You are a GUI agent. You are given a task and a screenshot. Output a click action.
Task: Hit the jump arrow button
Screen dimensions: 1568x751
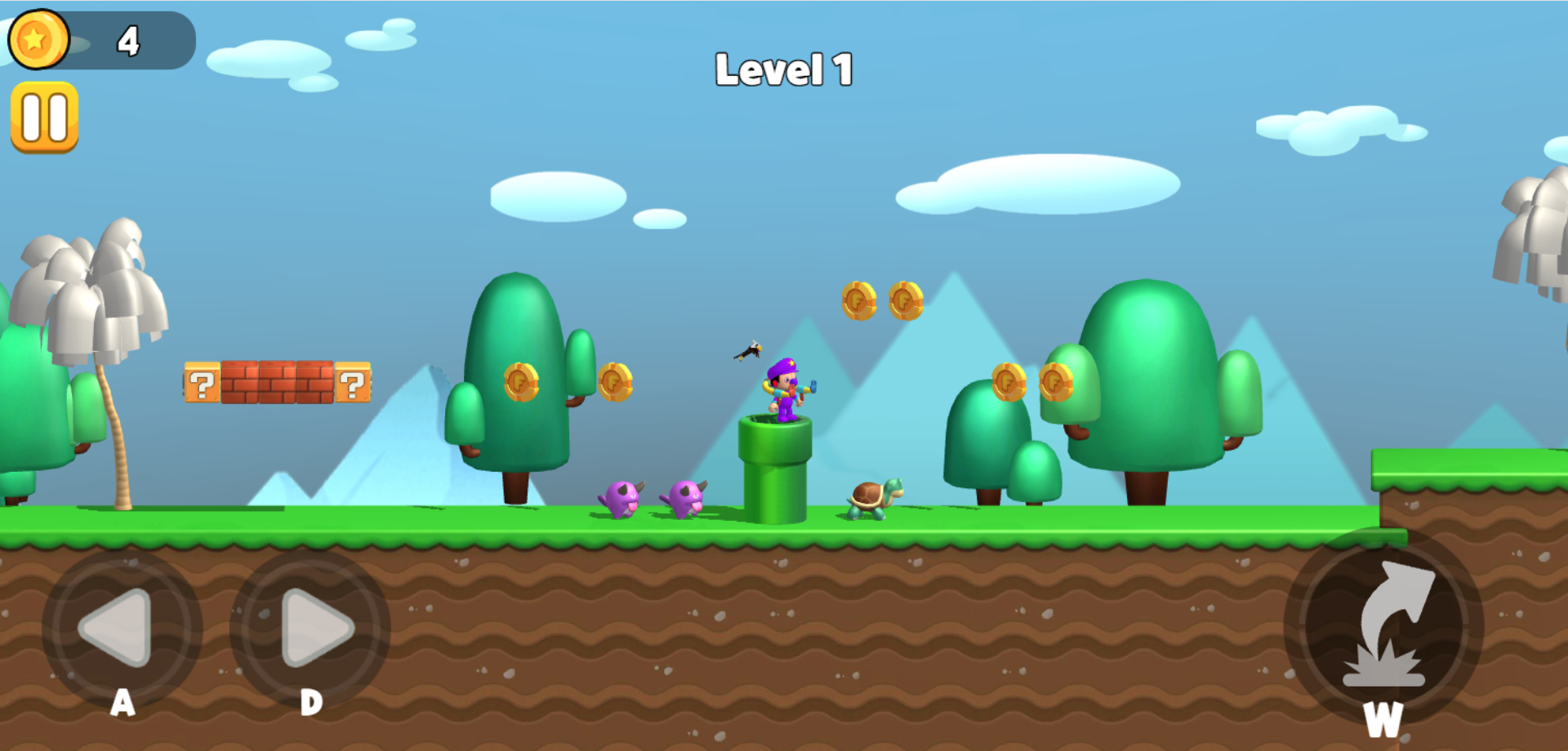[1383, 628]
